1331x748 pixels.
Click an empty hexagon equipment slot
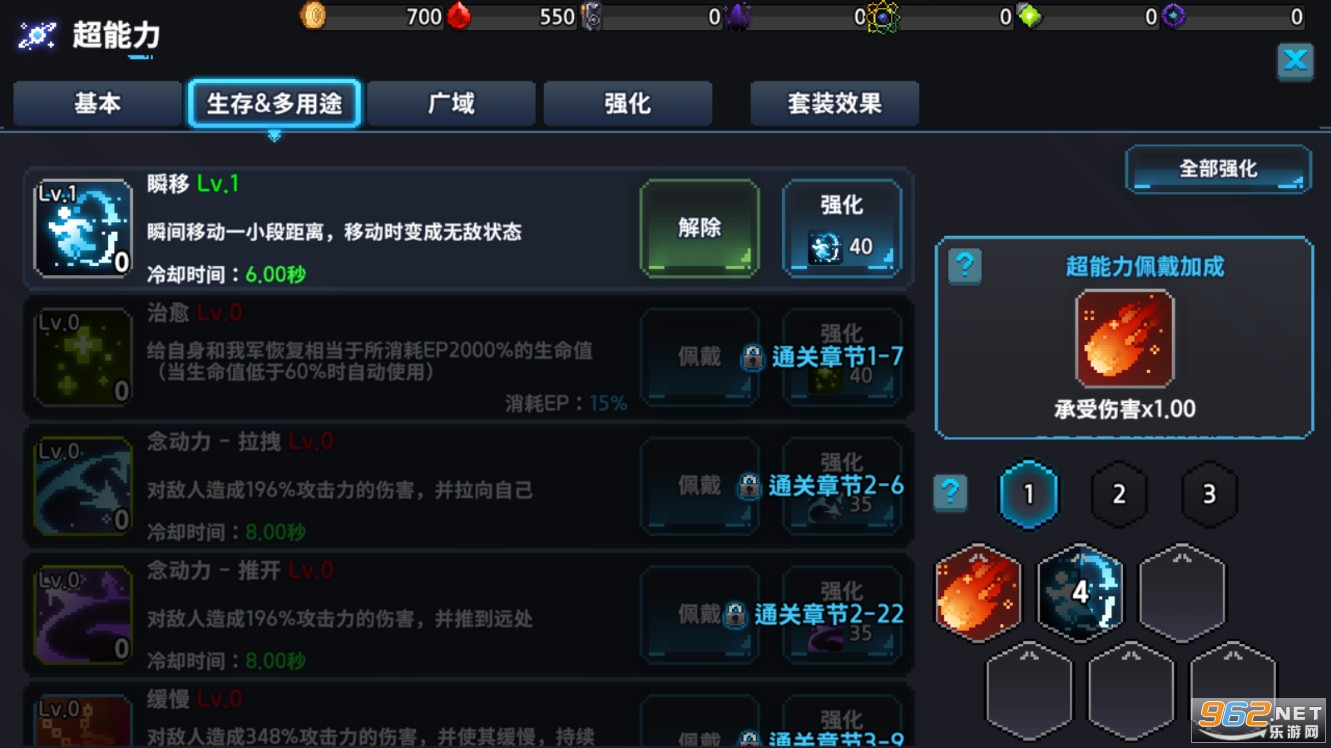[1181, 593]
